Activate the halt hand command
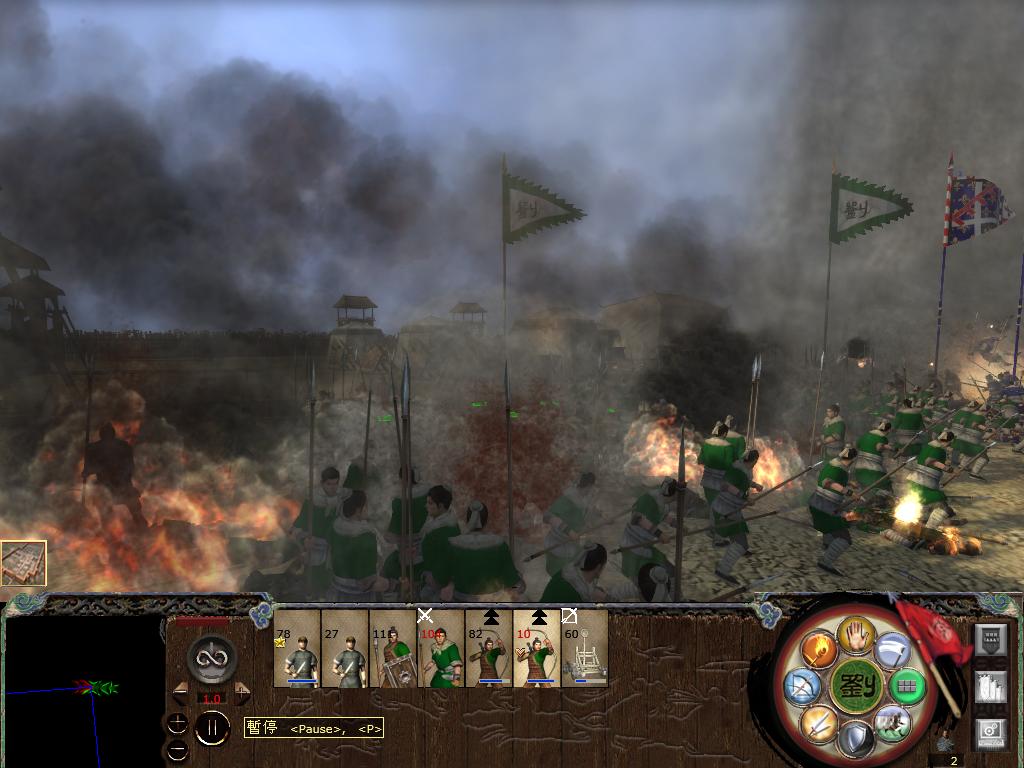Screen dimensions: 1024x768 pos(855,634)
